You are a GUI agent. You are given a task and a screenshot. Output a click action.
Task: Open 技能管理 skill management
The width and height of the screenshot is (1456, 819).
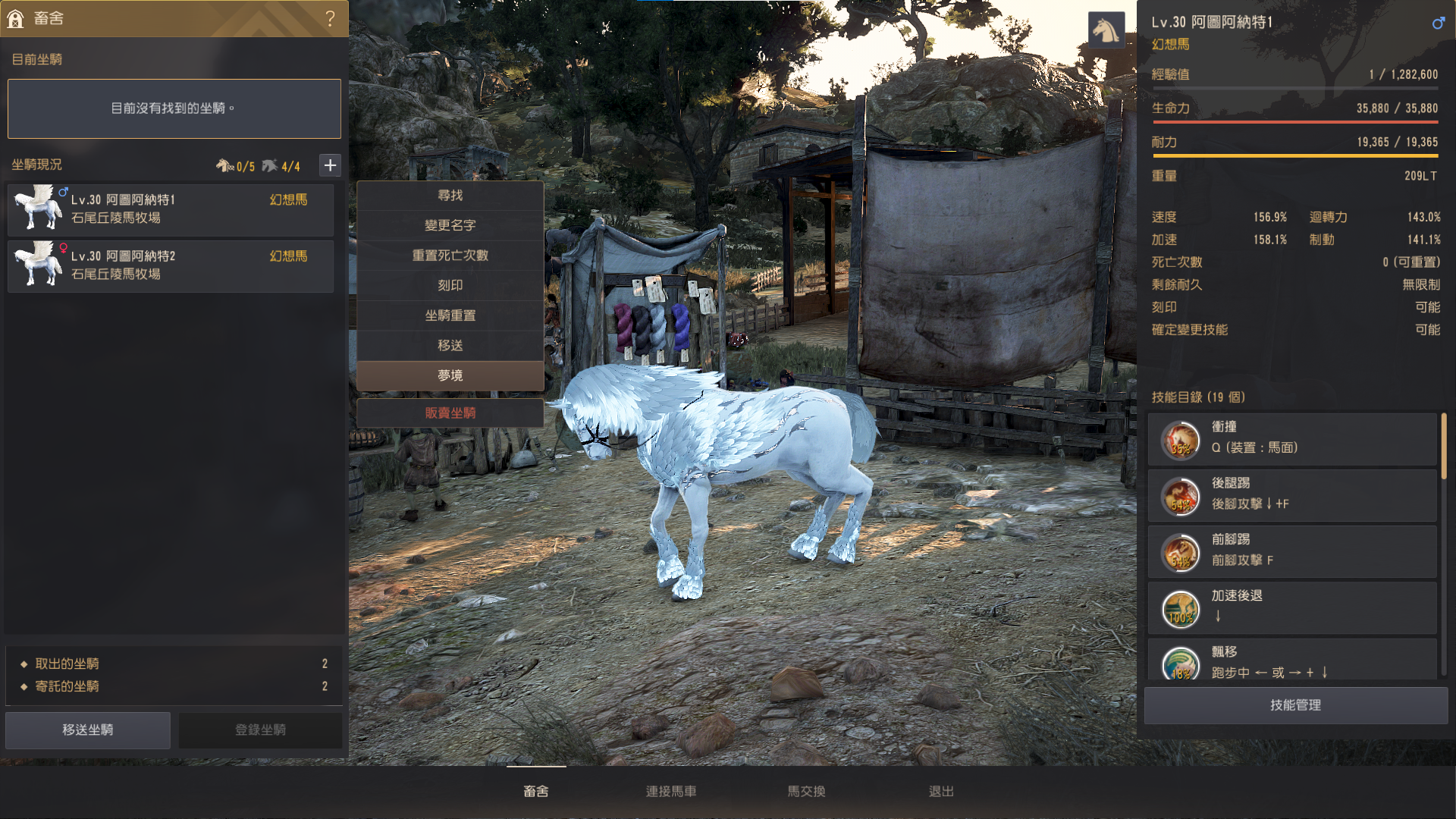(1295, 705)
